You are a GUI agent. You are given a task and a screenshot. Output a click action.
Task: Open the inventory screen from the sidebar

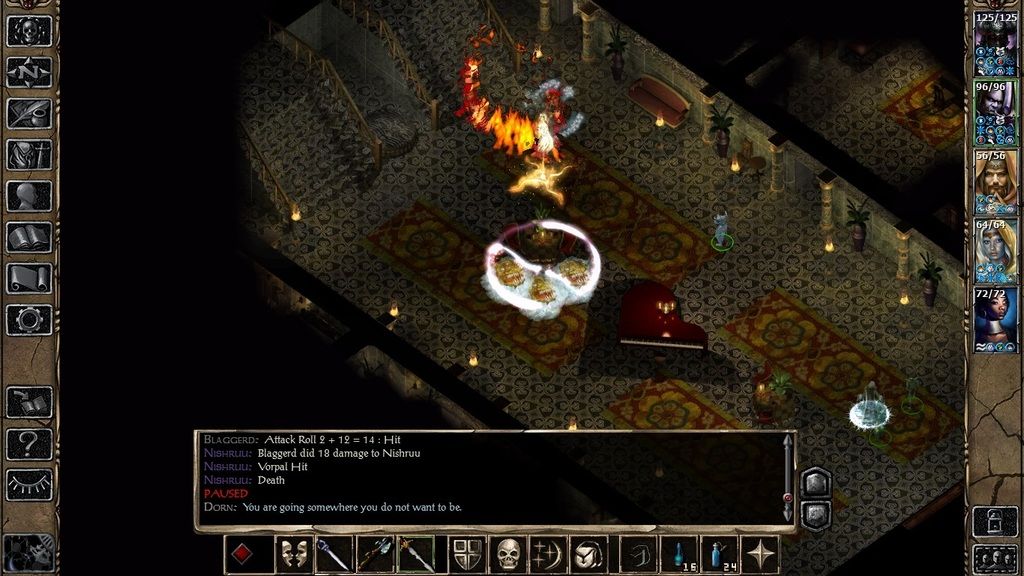(29, 155)
